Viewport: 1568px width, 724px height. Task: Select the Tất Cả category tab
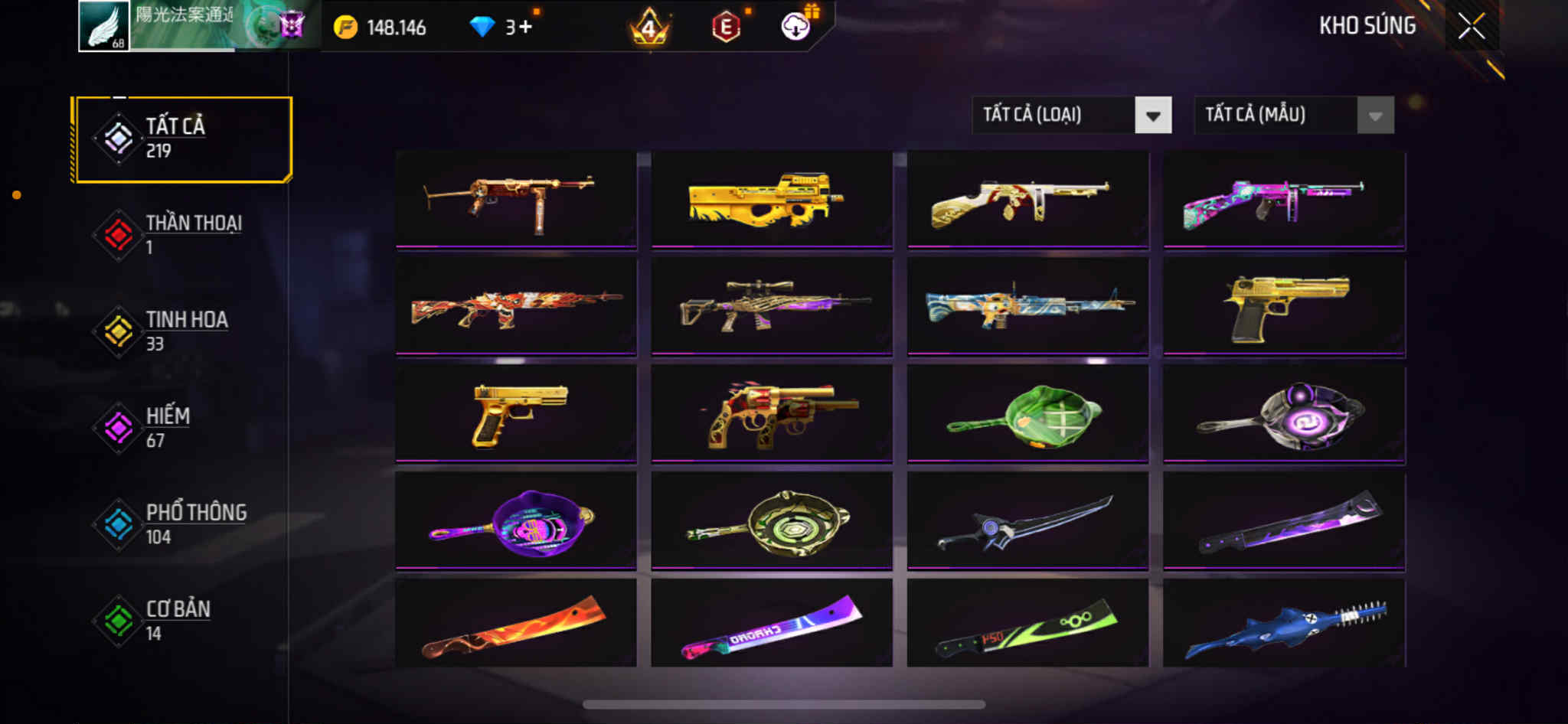click(x=182, y=139)
